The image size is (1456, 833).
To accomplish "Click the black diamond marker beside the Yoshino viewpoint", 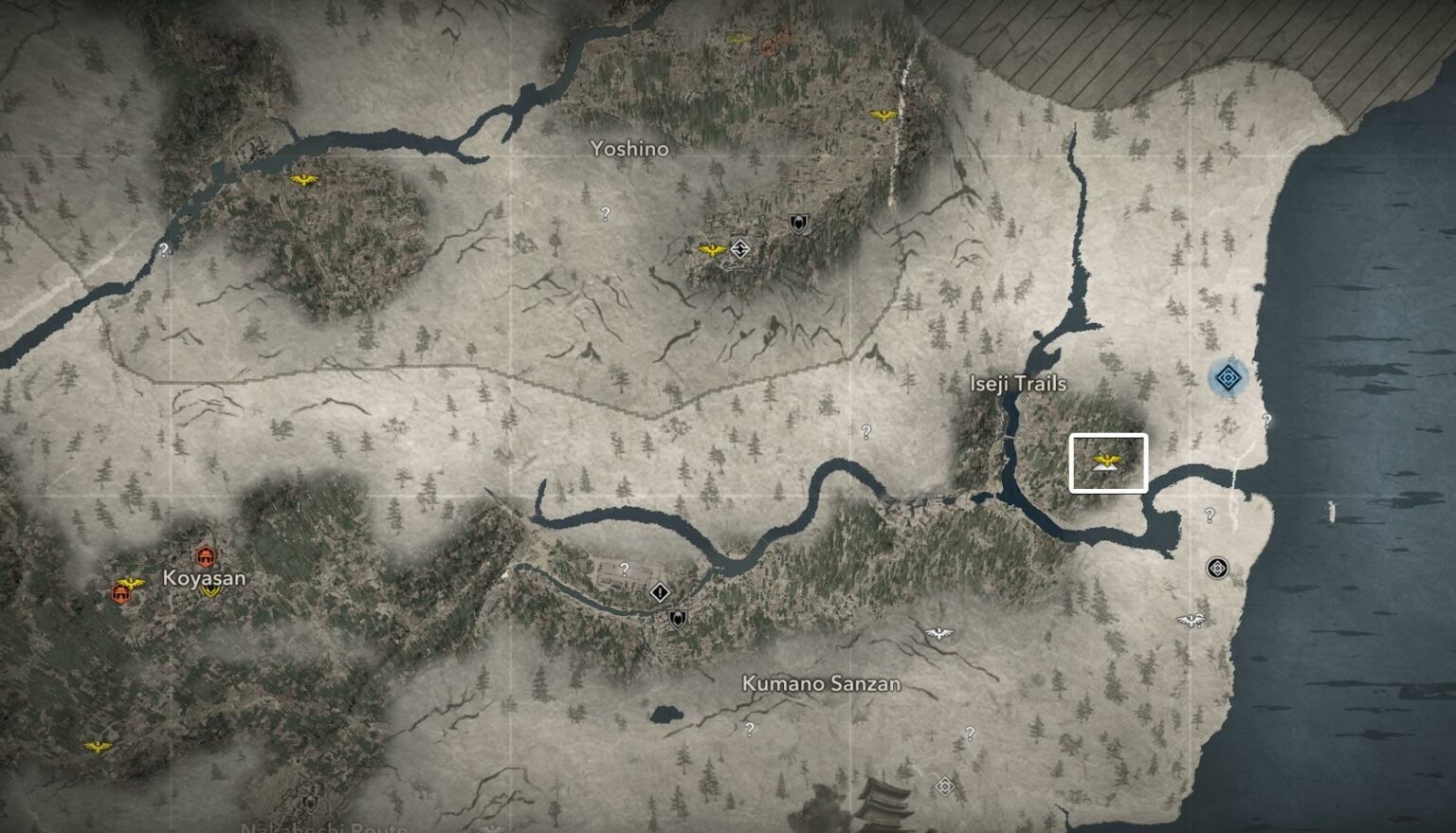I will coord(738,246).
